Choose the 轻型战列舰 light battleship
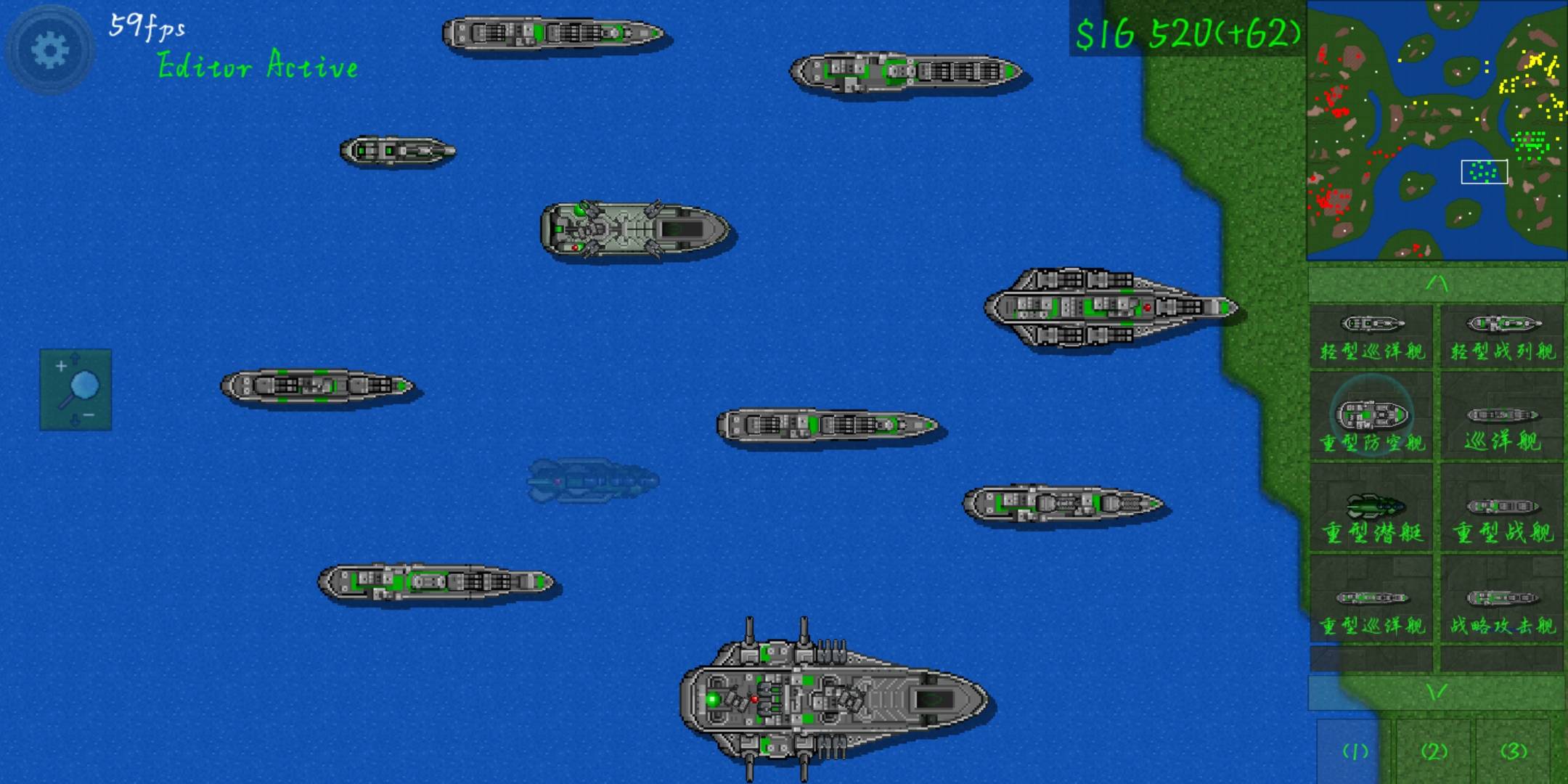Image resolution: width=1568 pixels, height=784 pixels. coord(1501,336)
